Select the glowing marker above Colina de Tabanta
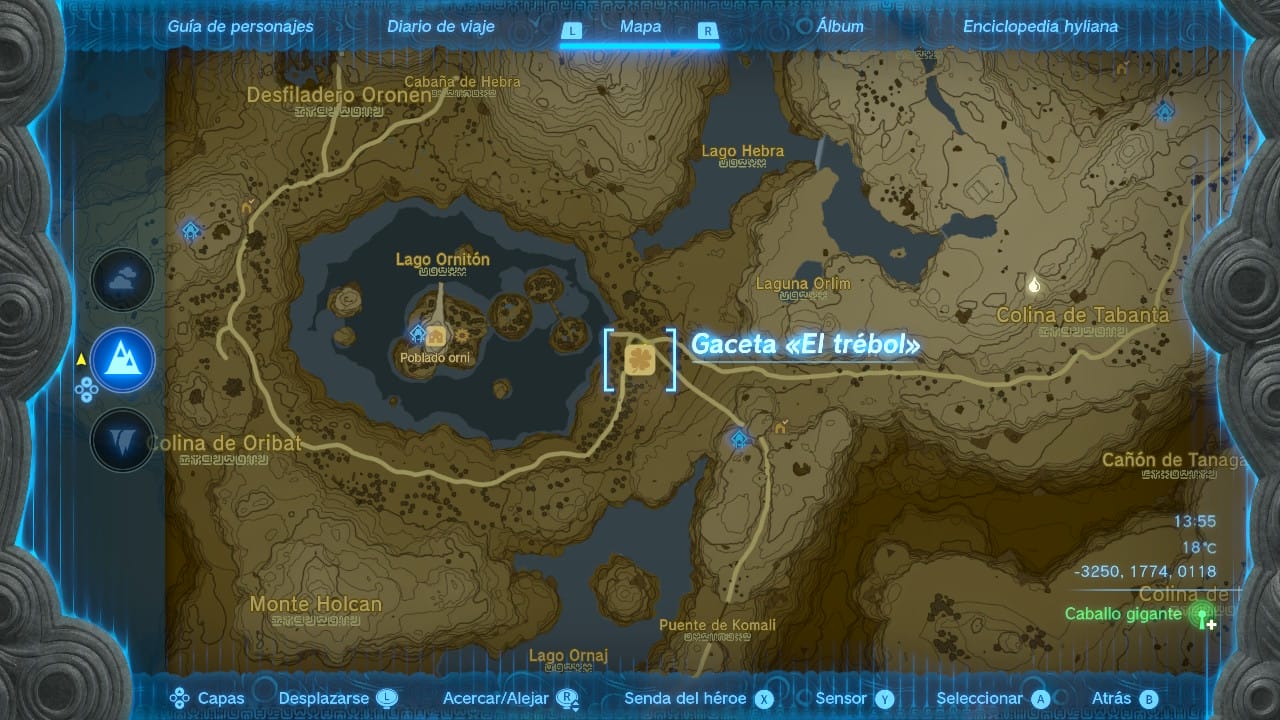 1034,286
